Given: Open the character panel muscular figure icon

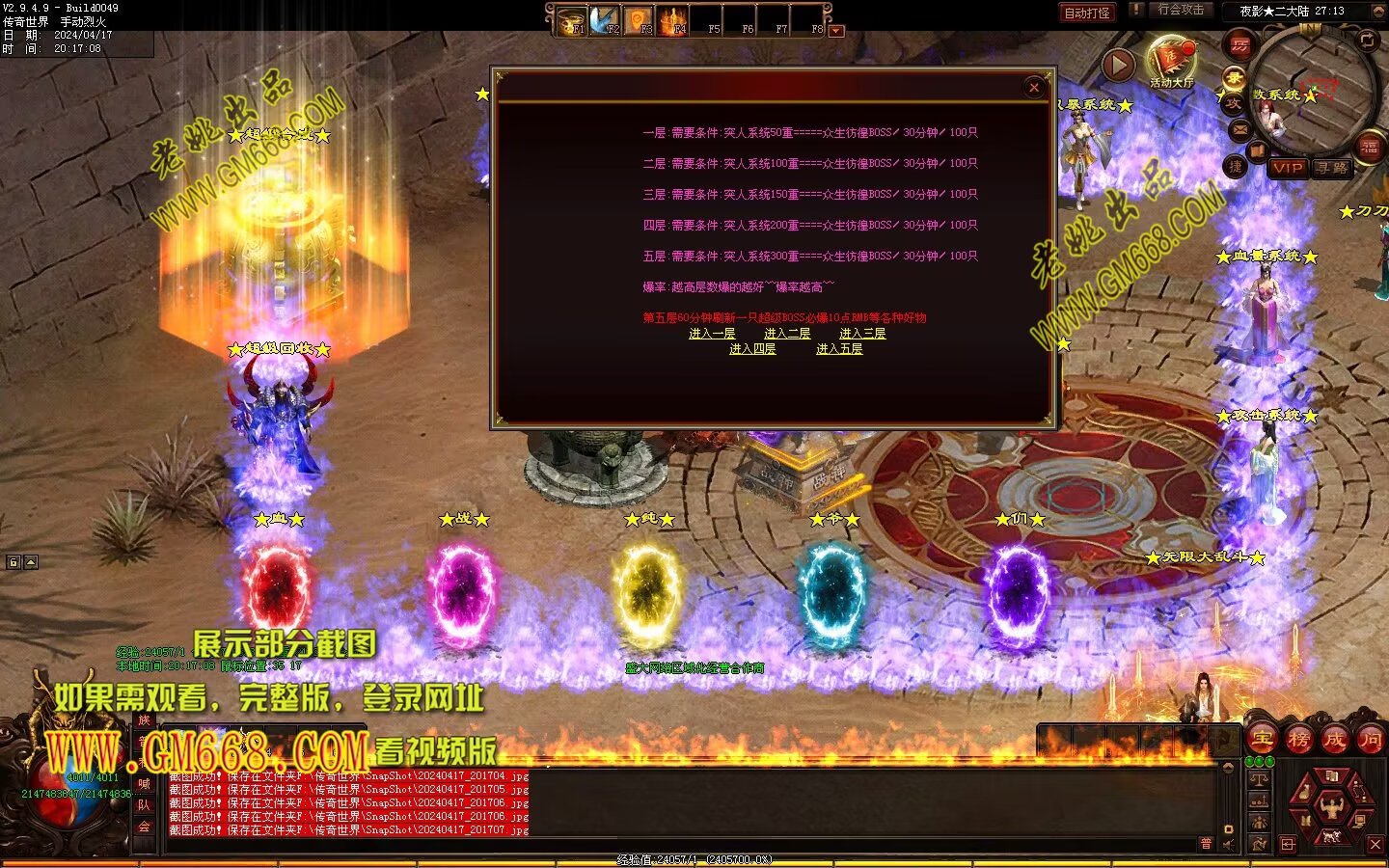Looking at the screenshot, I should click(x=1332, y=805).
